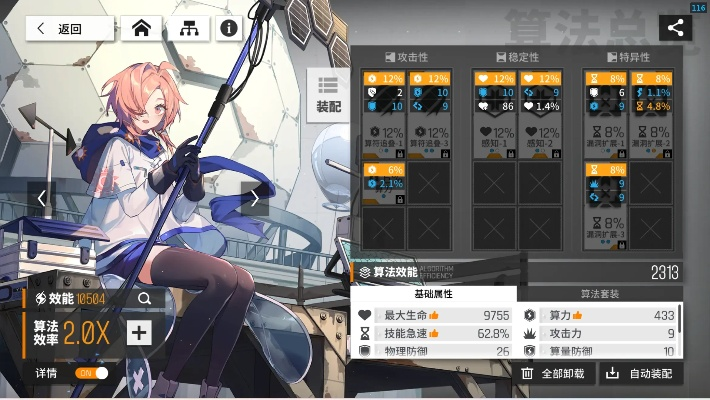This screenshot has height=400, width=710.
Task: Show the info help button
Action: click(229, 28)
